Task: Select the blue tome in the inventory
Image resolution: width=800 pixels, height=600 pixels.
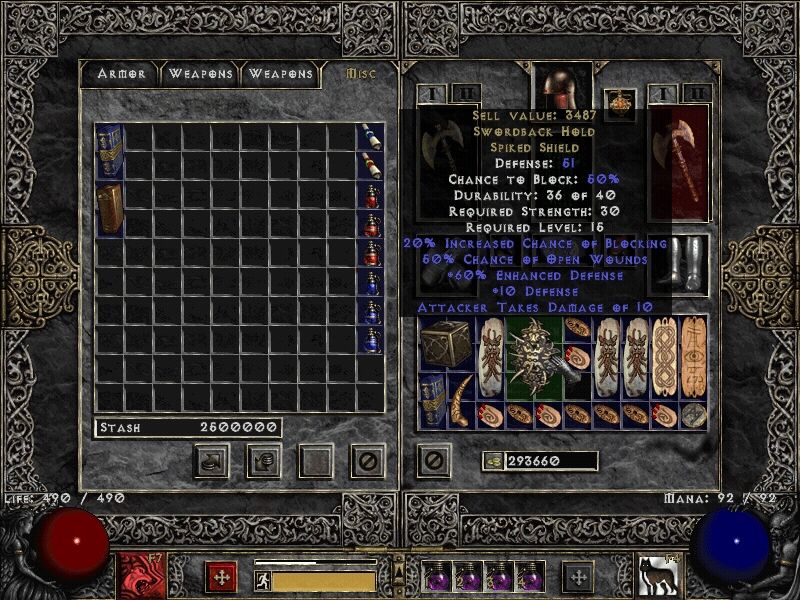Action: point(432,401)
